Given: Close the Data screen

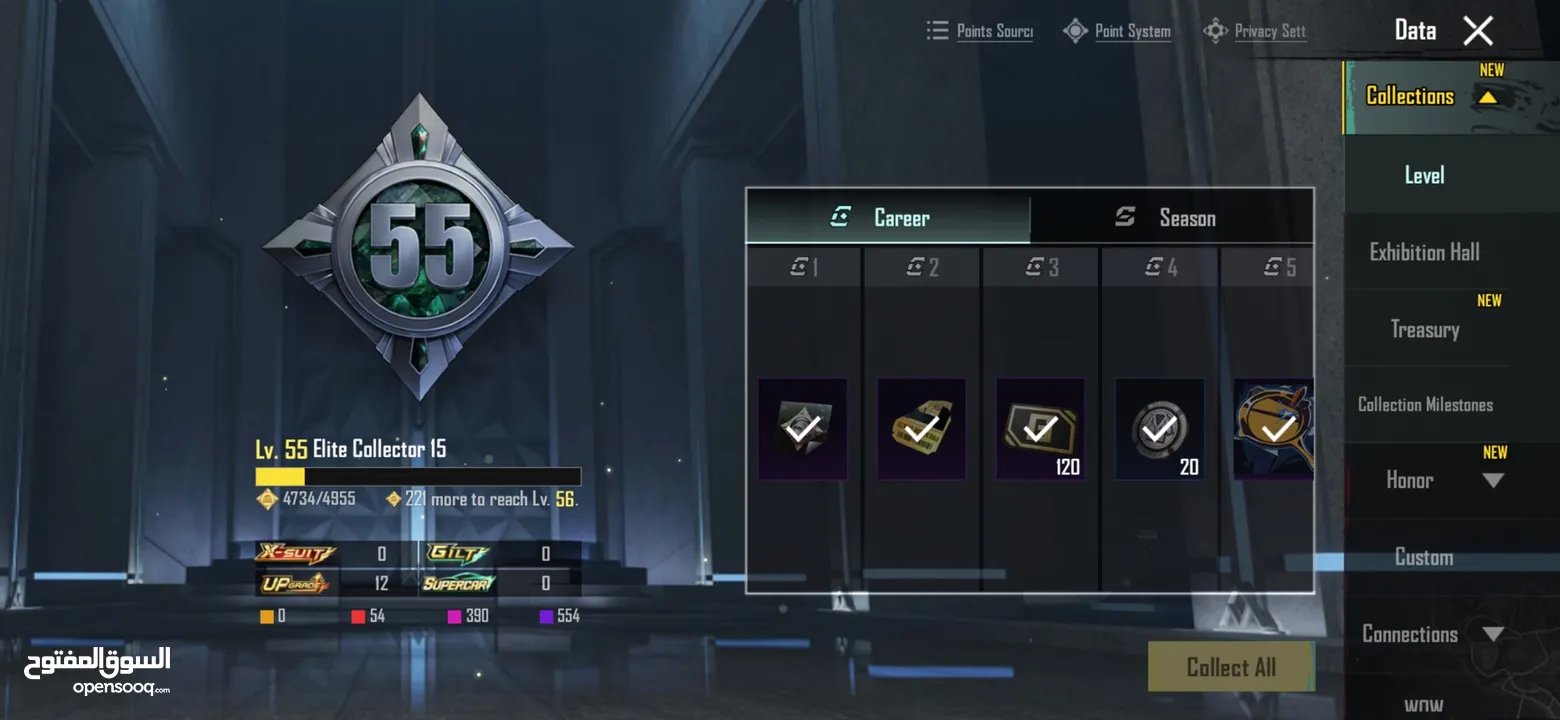Looking at the screenshot, I should [x=1477, y=31].
